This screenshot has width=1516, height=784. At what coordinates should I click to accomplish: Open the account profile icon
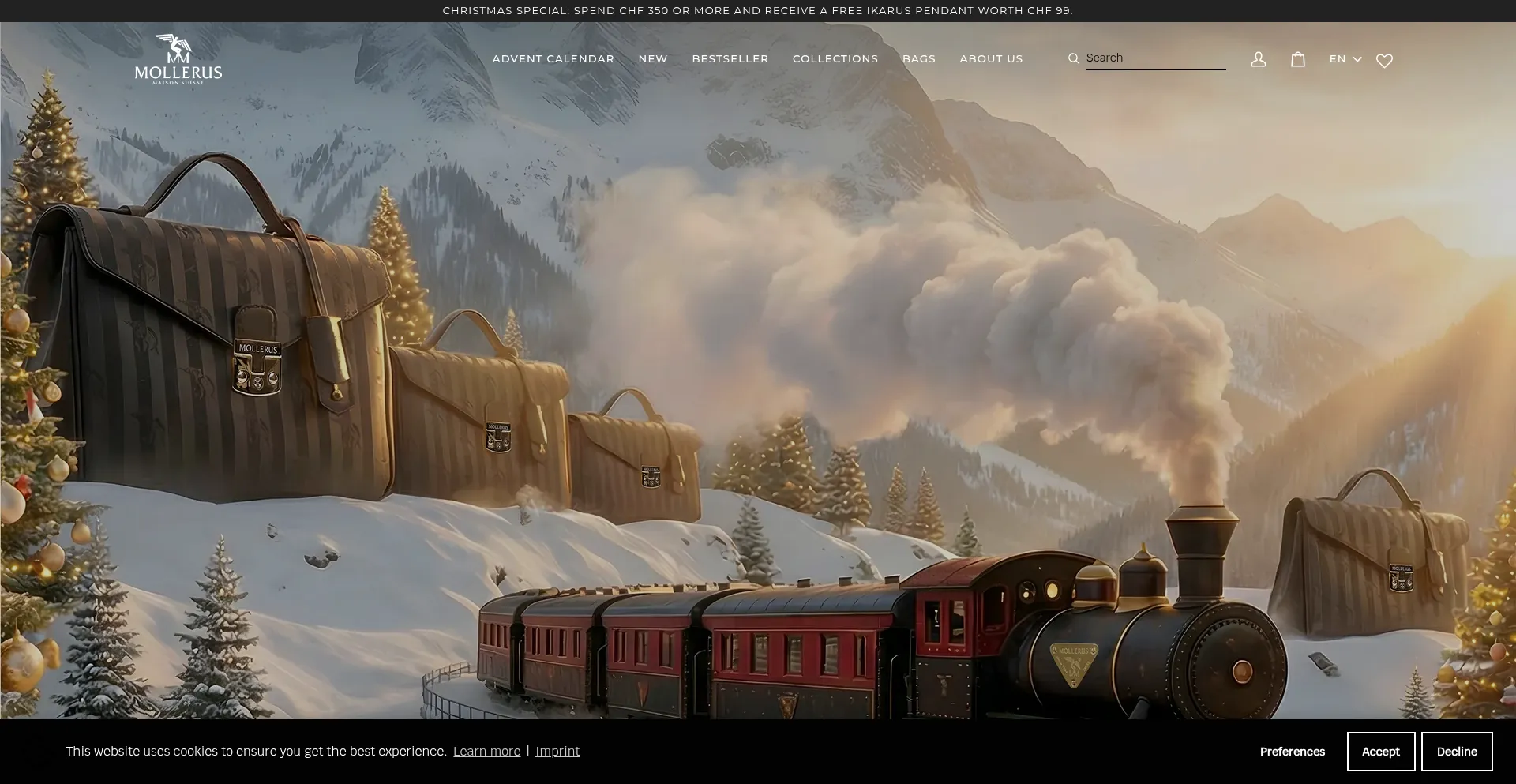1258,60
